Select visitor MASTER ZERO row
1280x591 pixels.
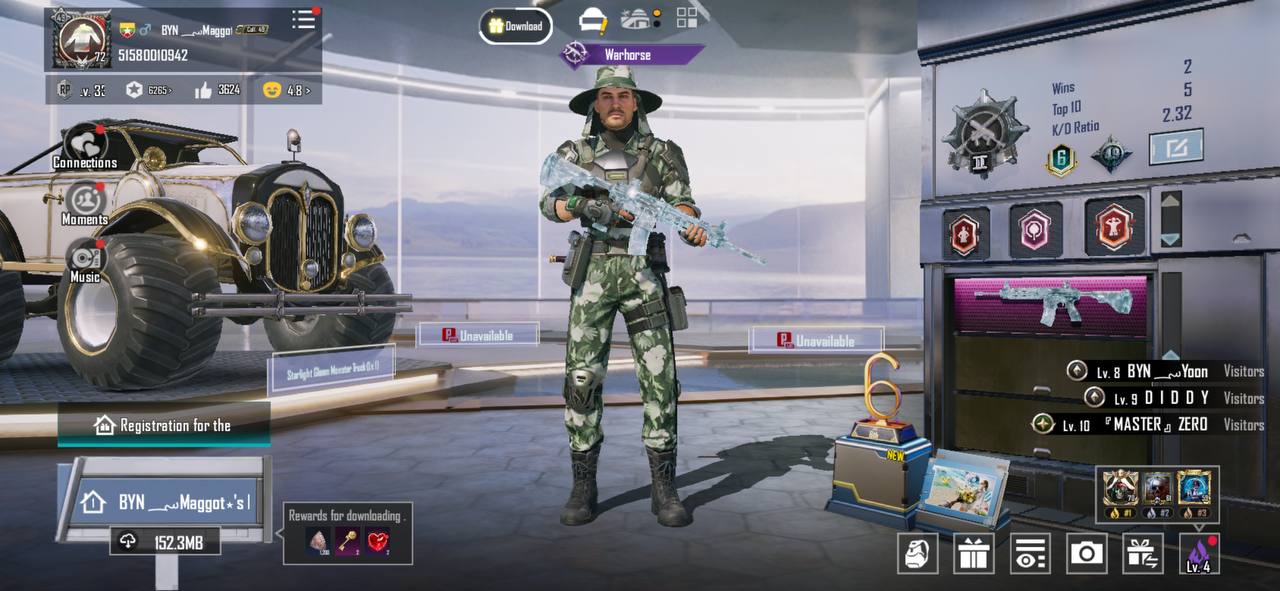[x=1140, y=425]
